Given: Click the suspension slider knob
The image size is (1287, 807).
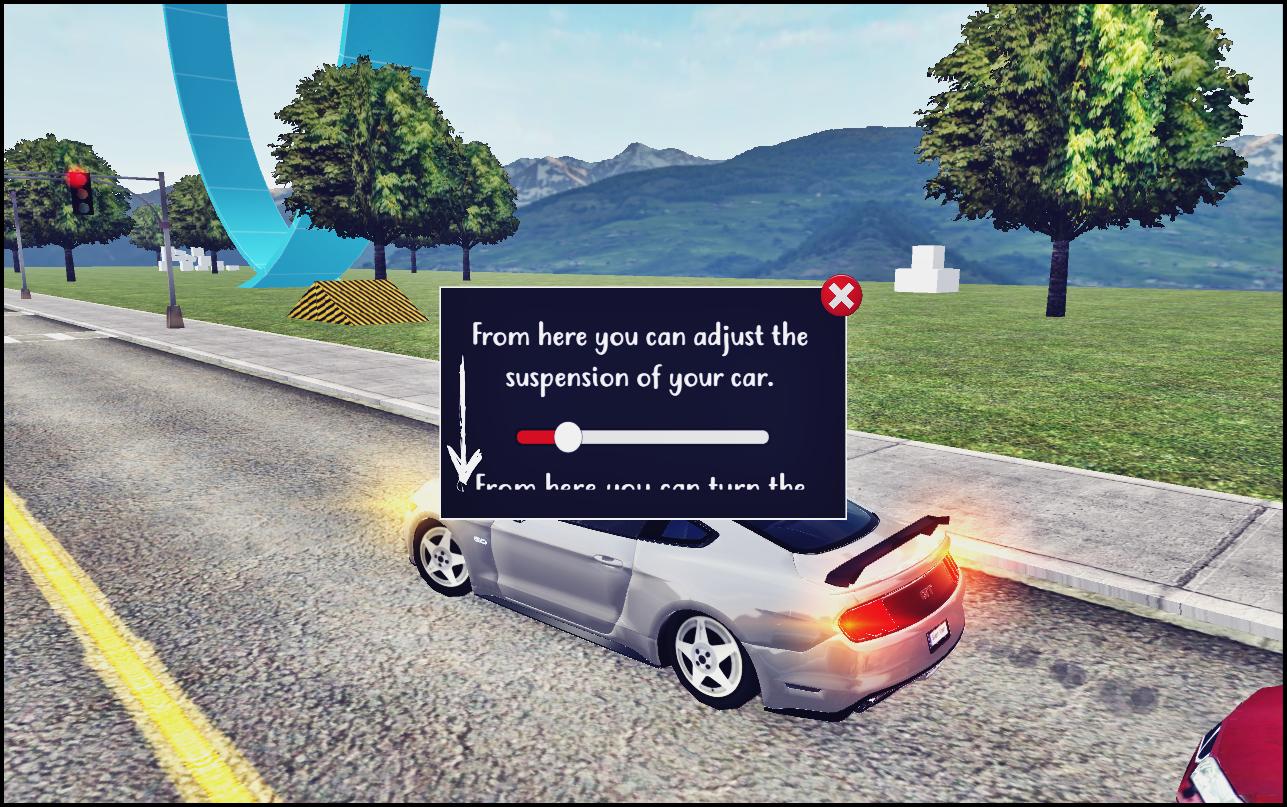Looking at the screenshot, I should tap(567, 437).
